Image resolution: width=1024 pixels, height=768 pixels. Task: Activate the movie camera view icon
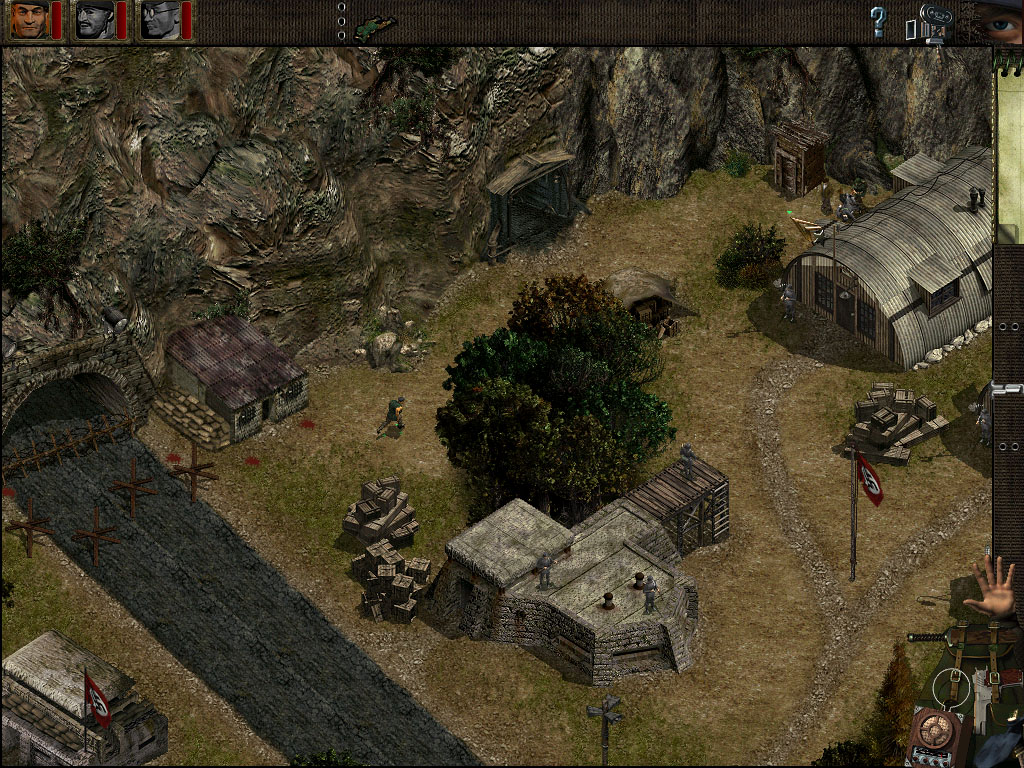point(927,24)
